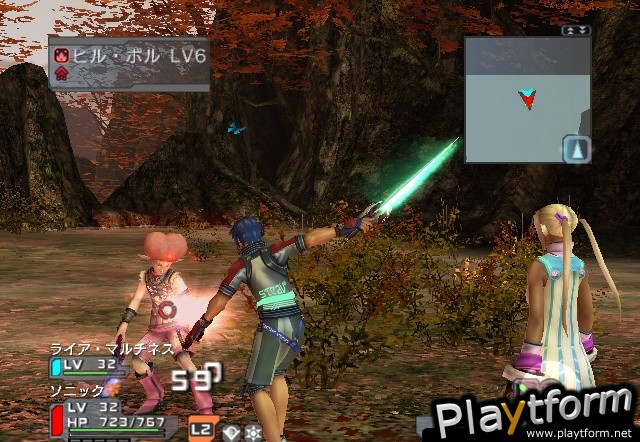Click the fire element icon beside the enemy name

62,56
